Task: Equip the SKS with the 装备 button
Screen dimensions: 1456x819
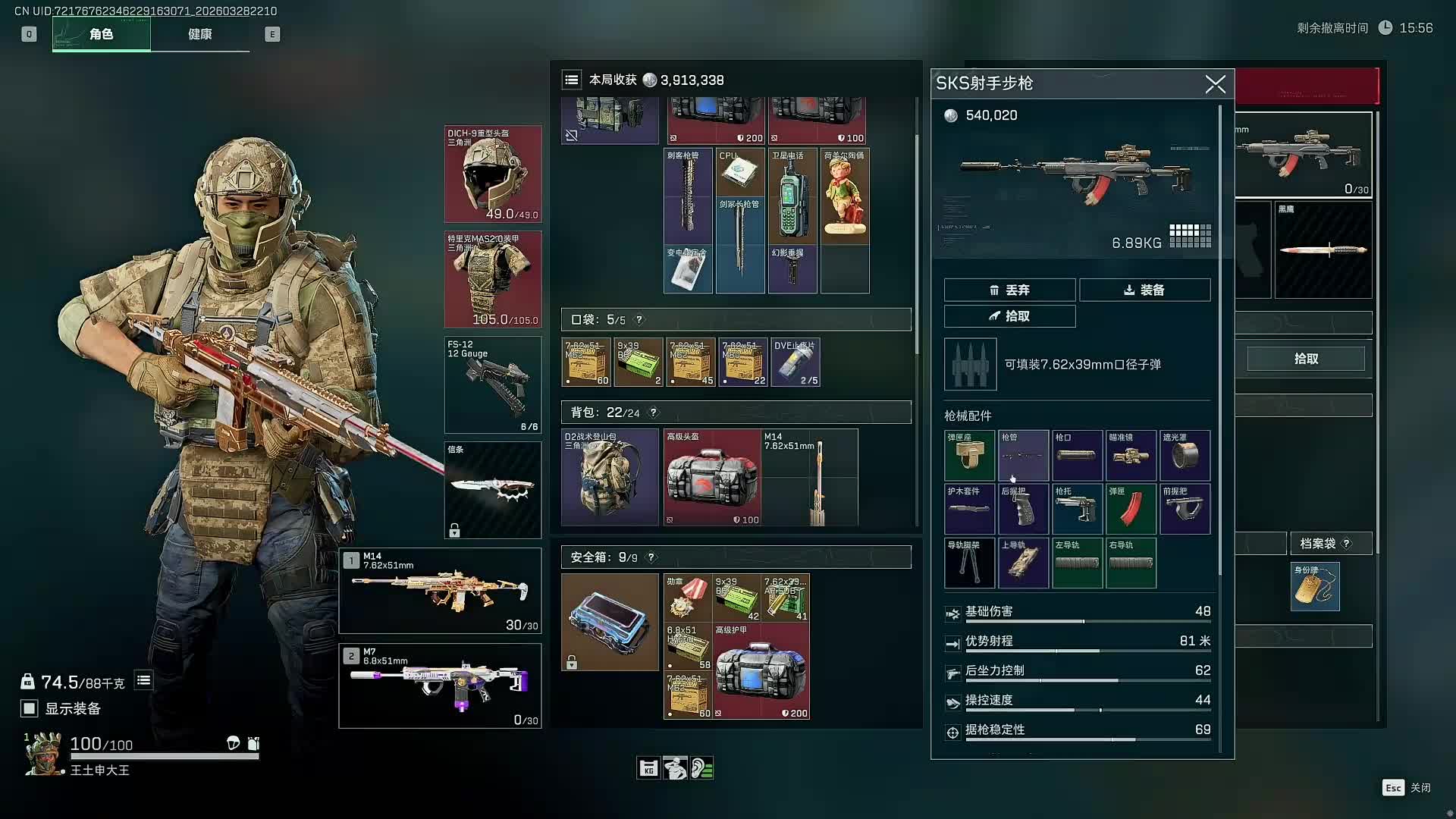Action: tap(1144, 290)
